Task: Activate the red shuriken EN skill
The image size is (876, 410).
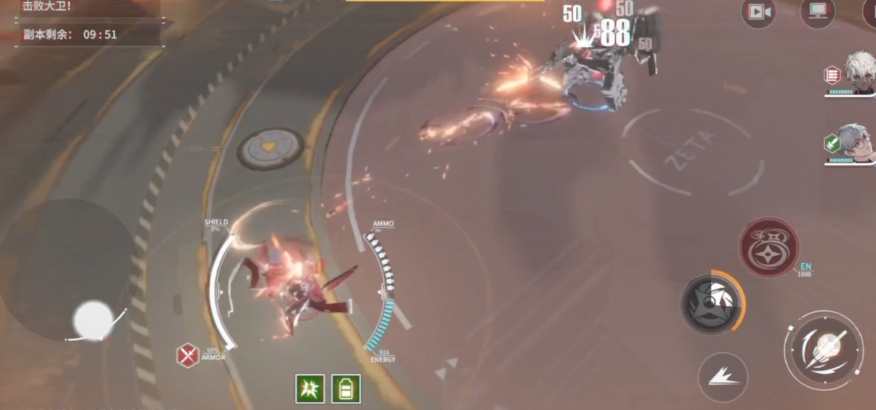Action: coord(768,246)
